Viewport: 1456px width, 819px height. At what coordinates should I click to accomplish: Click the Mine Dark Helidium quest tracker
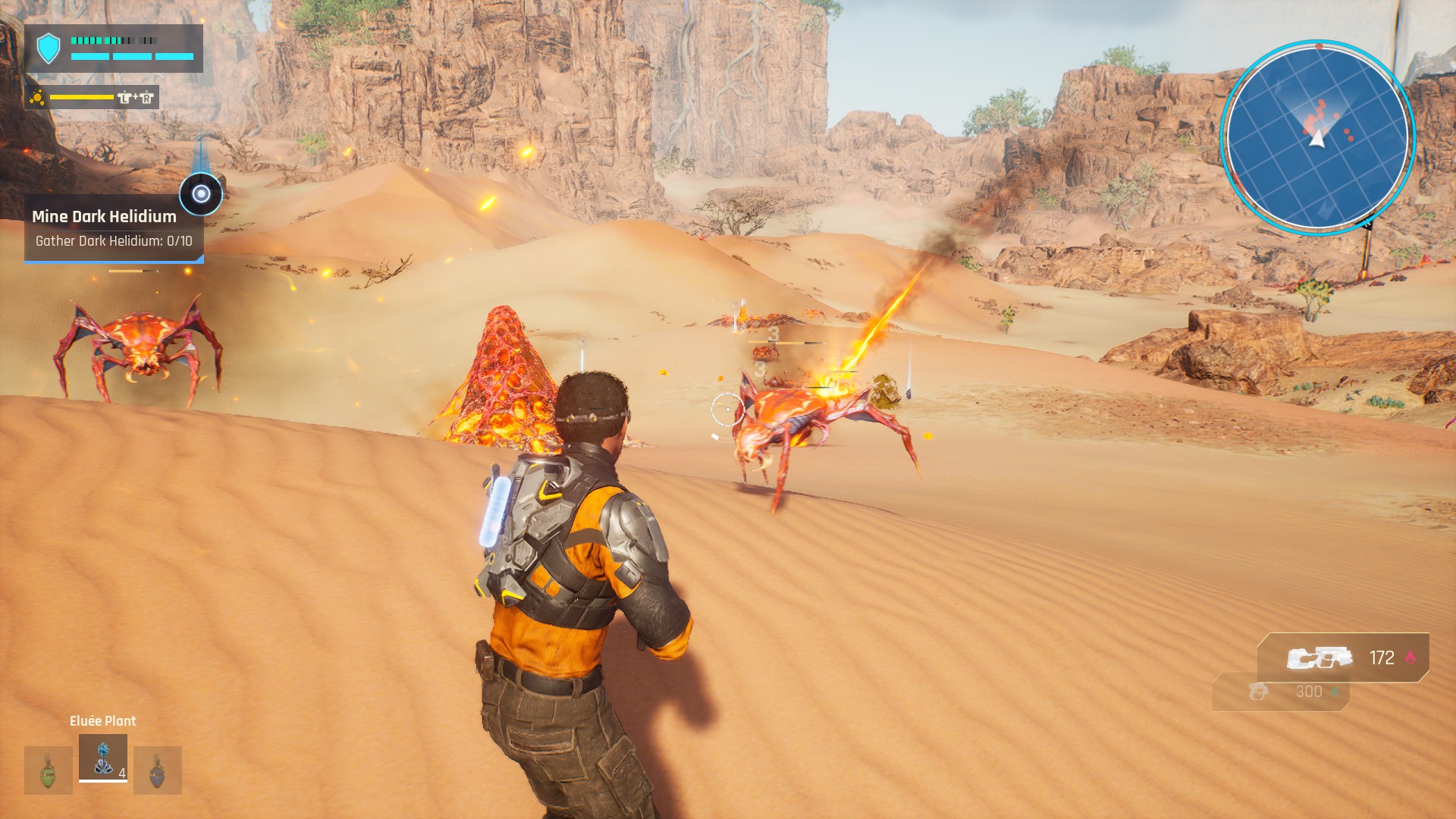(114, 228)
